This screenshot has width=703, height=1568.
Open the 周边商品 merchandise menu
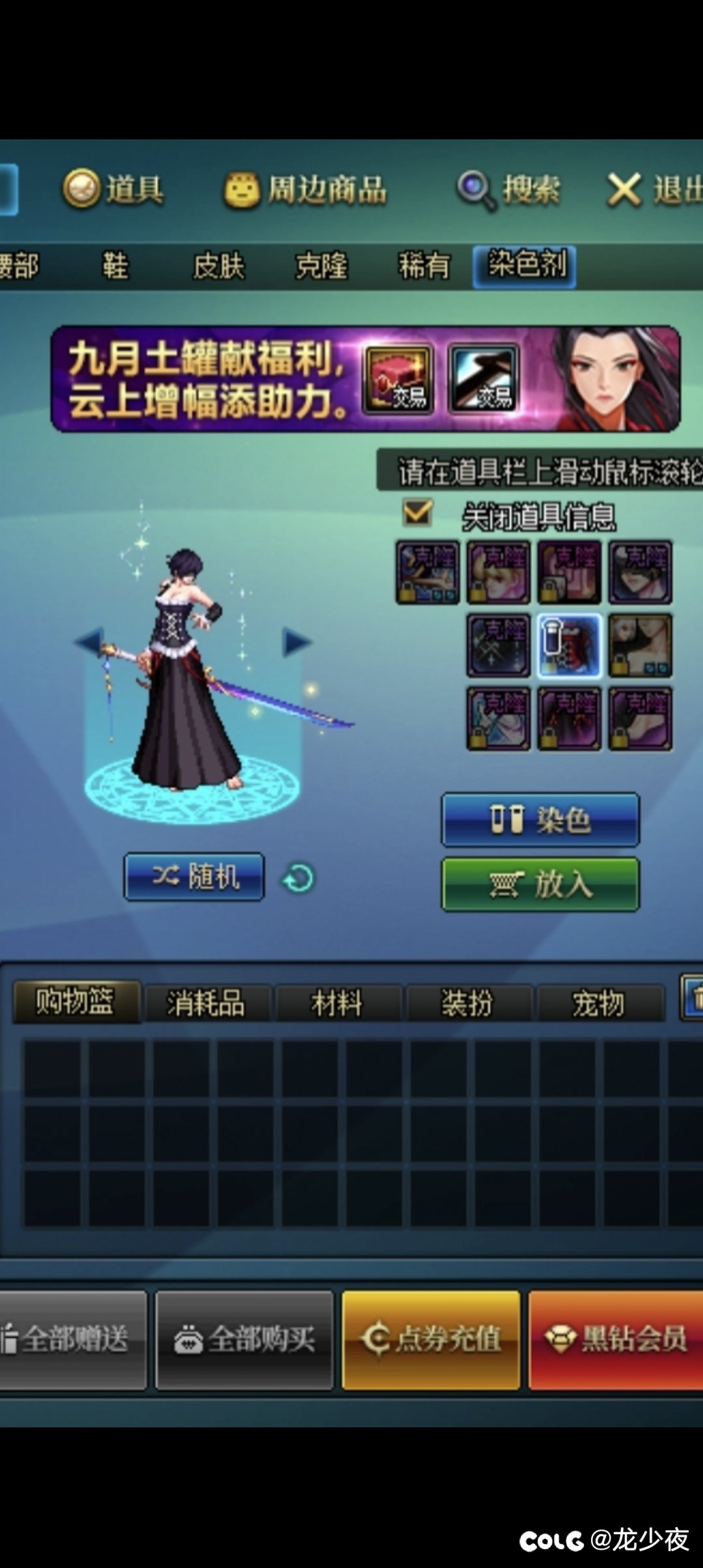tap(306, 191)
